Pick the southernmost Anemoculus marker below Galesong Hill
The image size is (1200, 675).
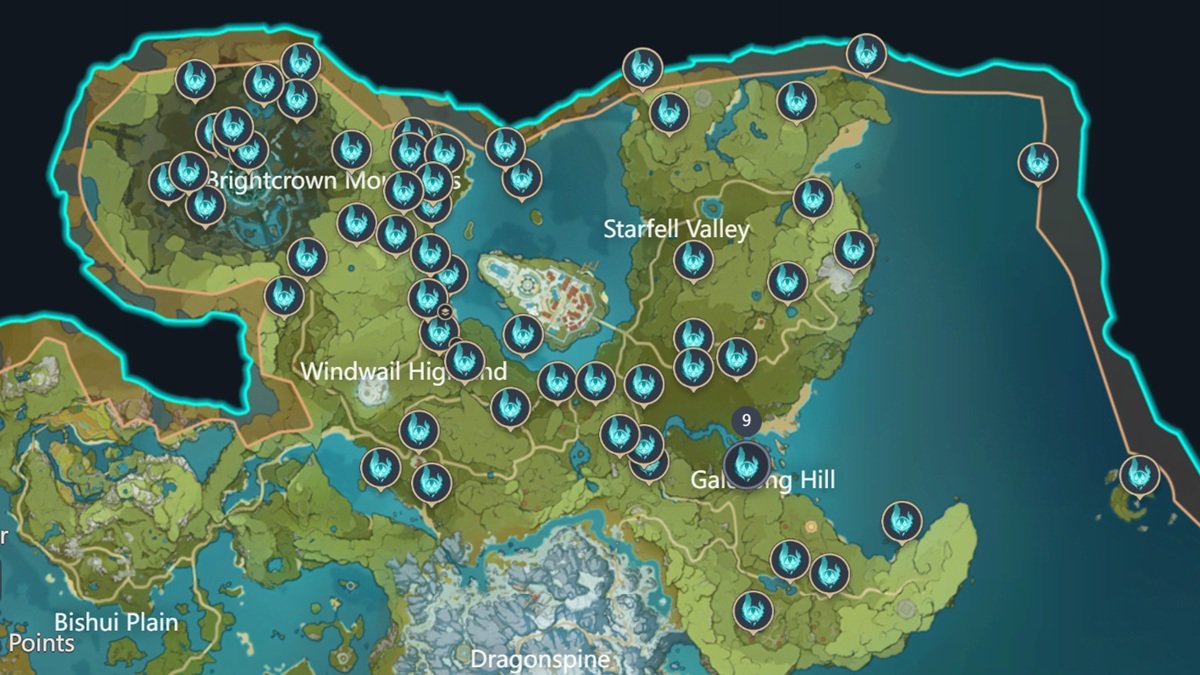tap(753, 610)
